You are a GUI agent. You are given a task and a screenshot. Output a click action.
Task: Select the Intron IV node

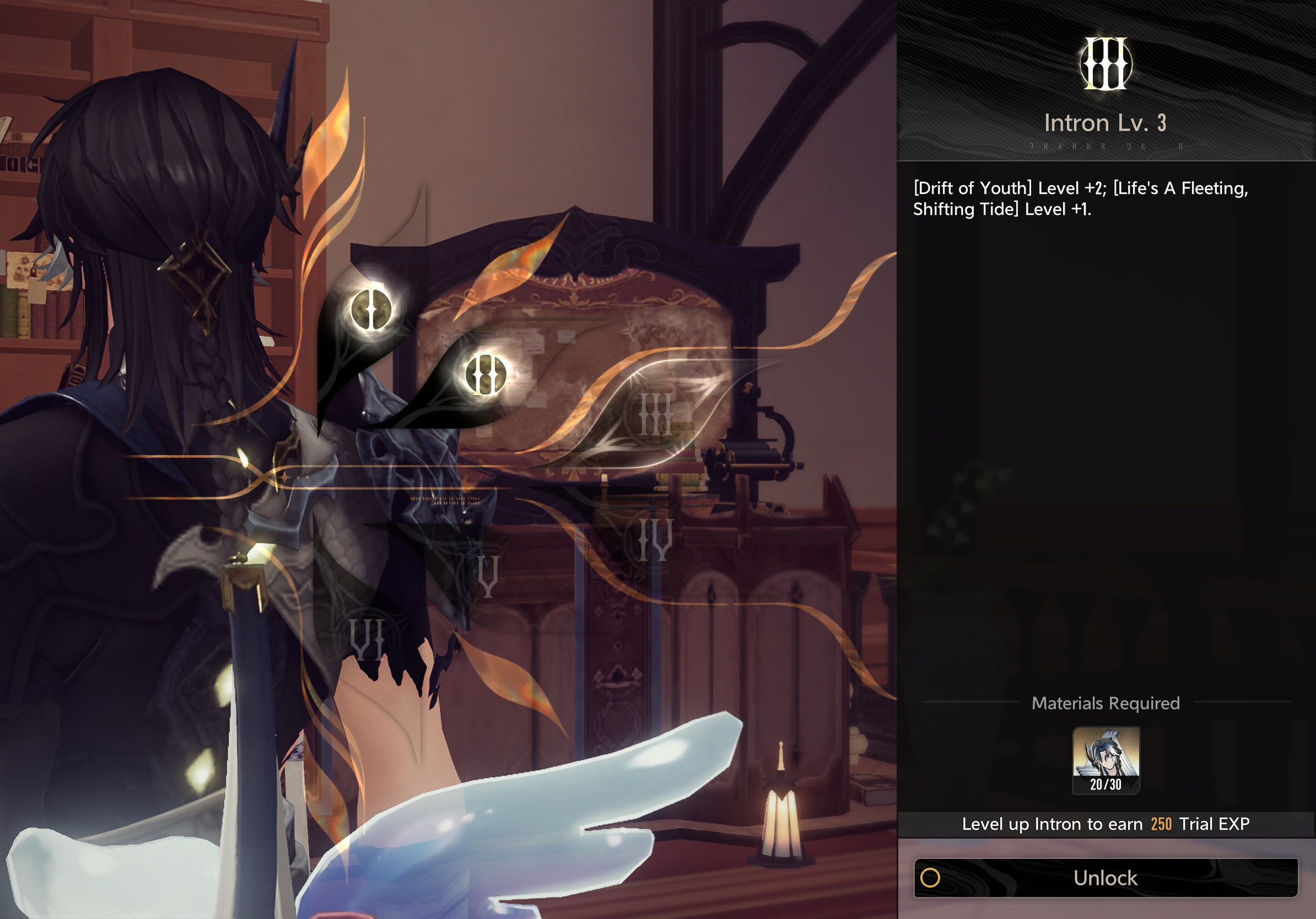tap(655, 540)
